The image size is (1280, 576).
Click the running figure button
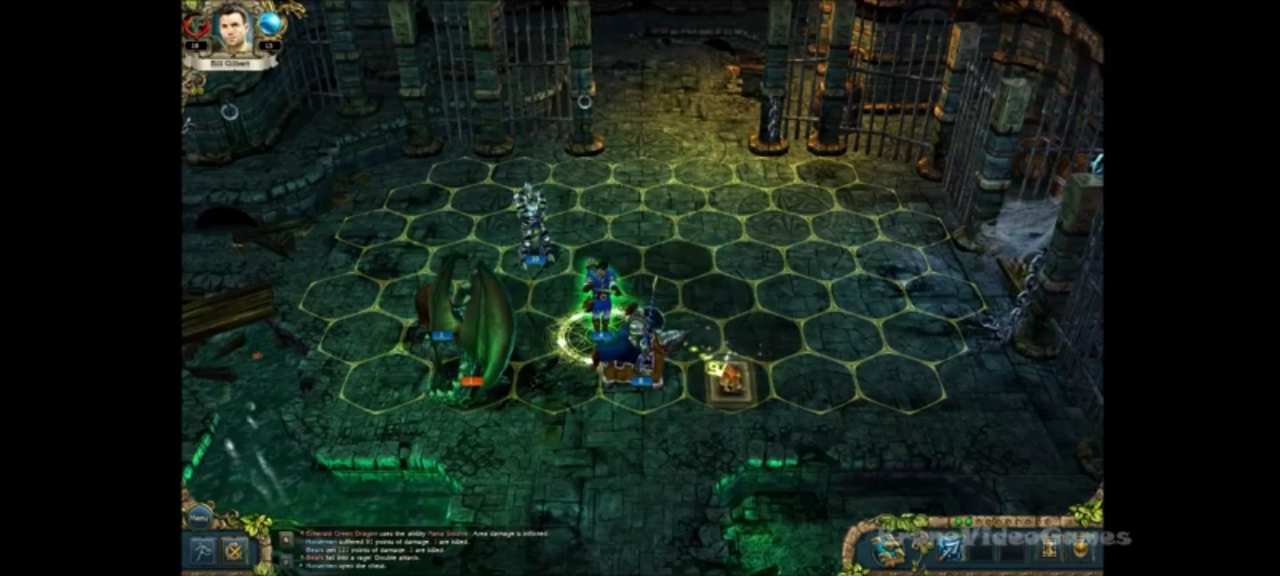pyautogui.click(x=203, y=550)
